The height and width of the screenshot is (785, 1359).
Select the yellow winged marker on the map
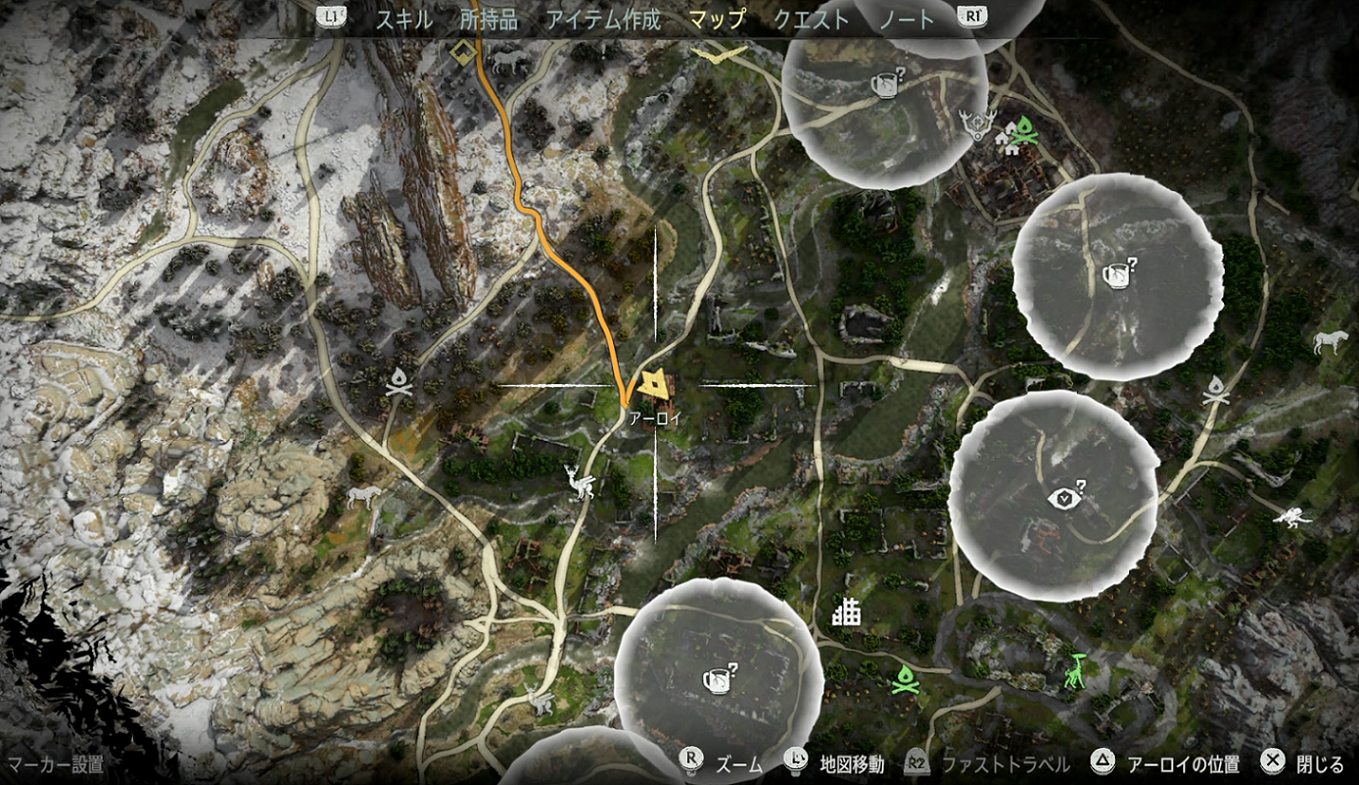click(x=719, y=54)
